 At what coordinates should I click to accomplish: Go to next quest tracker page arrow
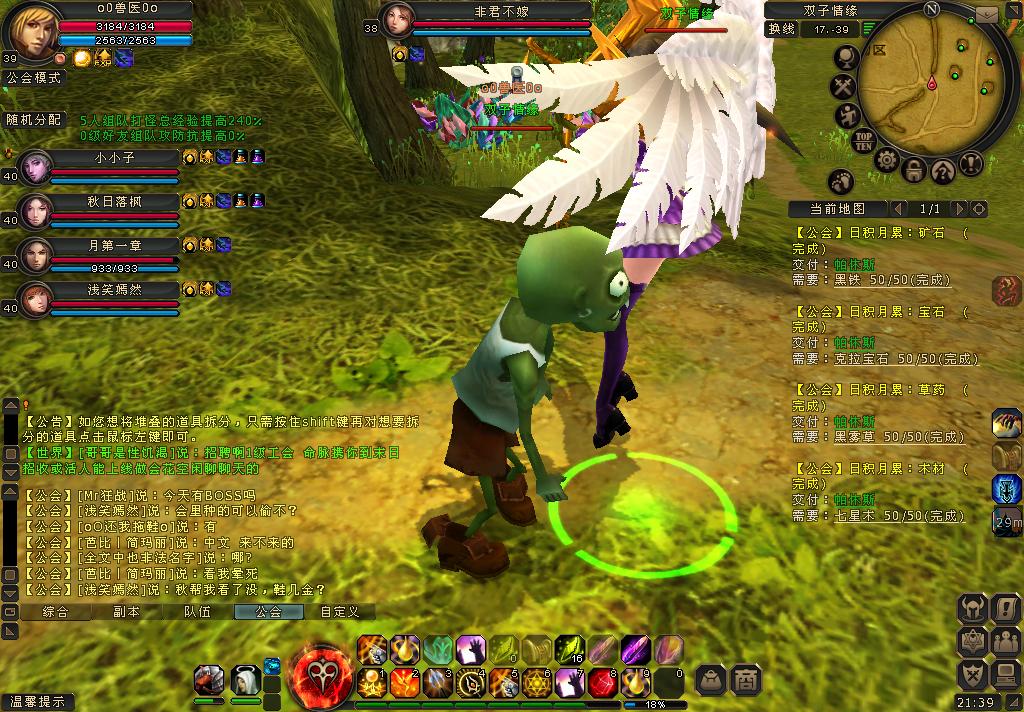tap(959, 209)
